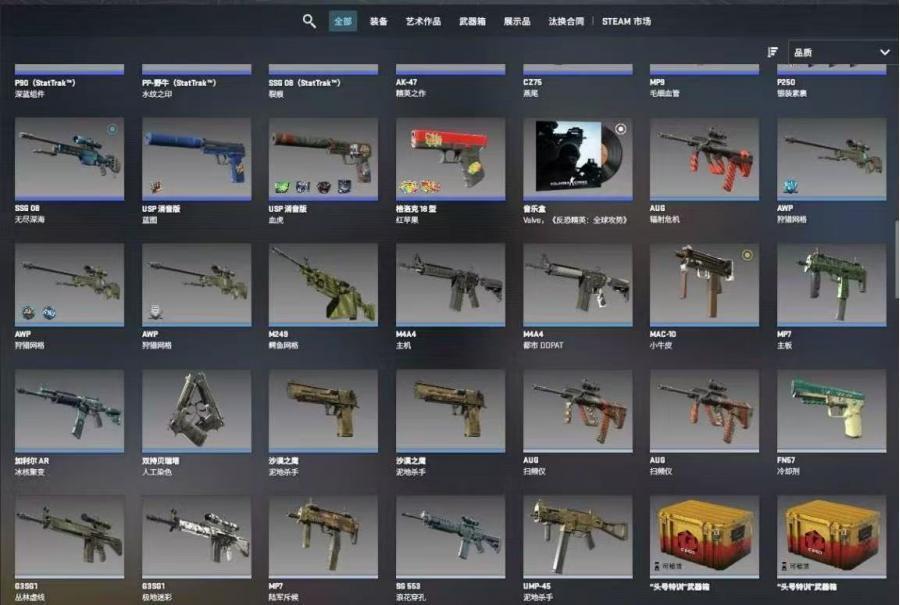Open the 品质 sort dropdown
This screenshot has height=605, width=900.
coord(842,52)
